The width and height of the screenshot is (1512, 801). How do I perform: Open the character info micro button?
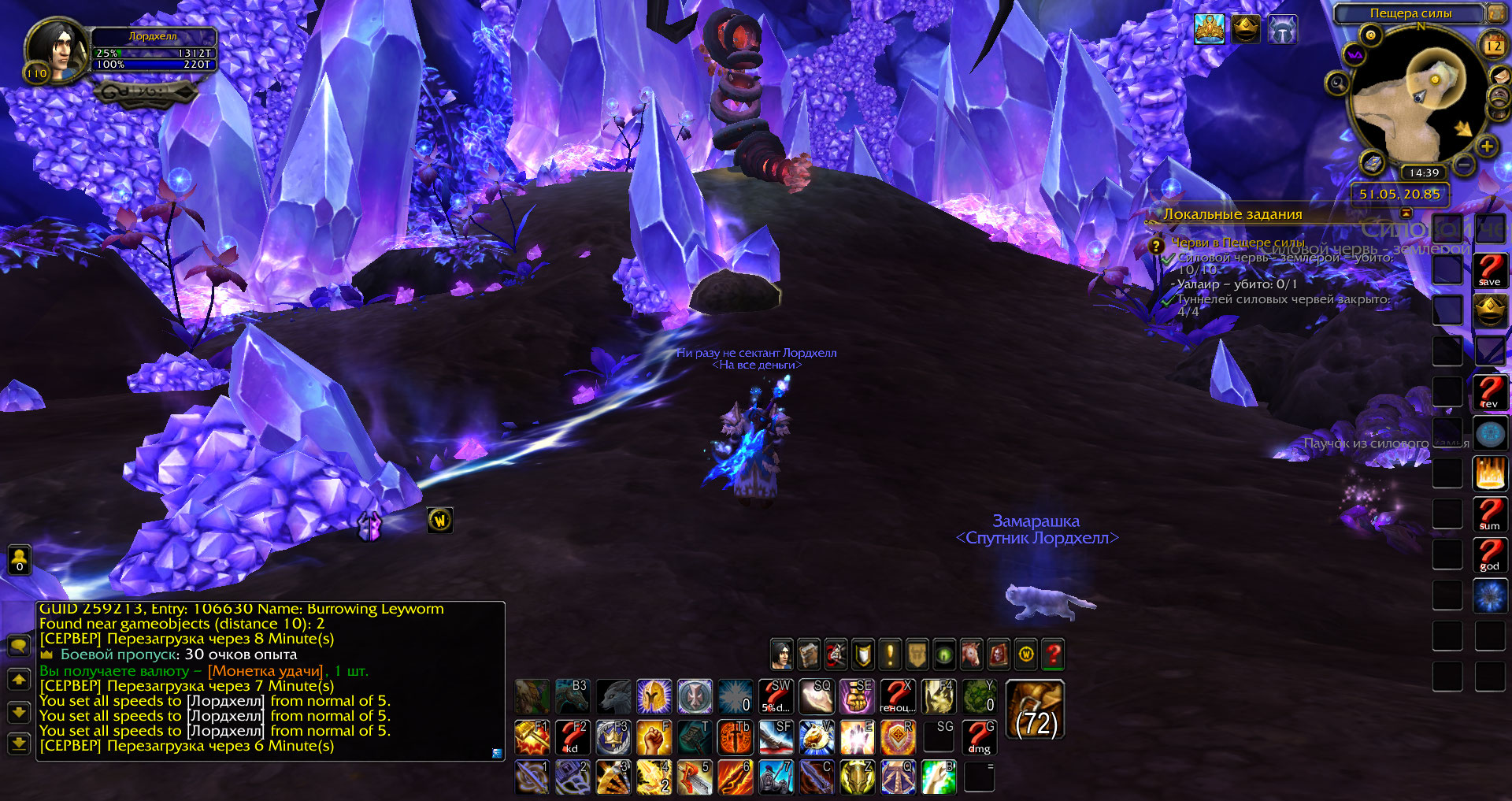click(x=781, y=654)
